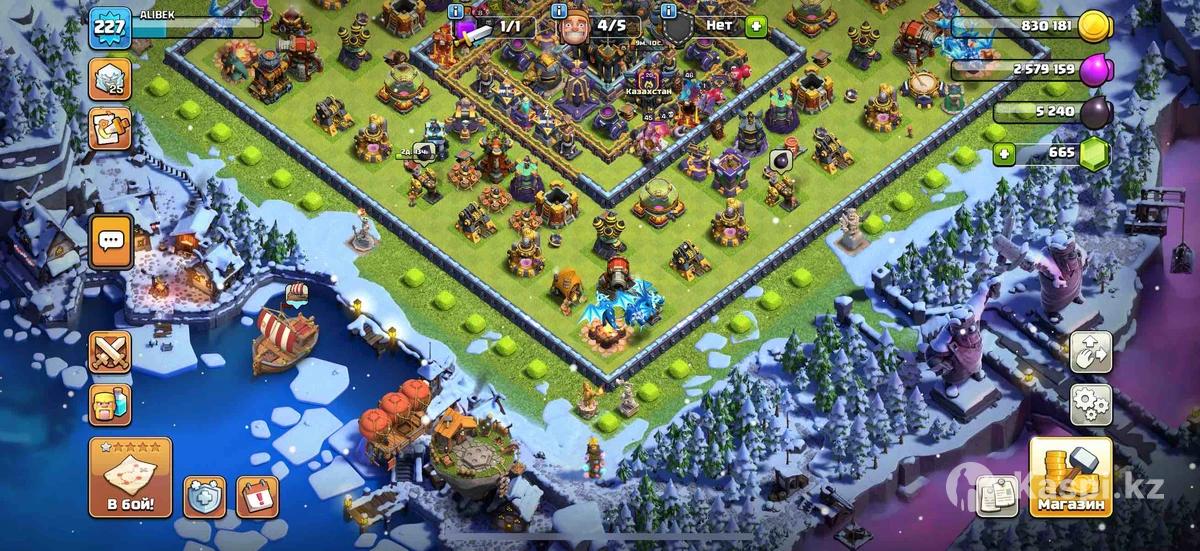Screen dimensions: 1200x551
Task: Click the level 227 experience badge
Action: point(109,27)
